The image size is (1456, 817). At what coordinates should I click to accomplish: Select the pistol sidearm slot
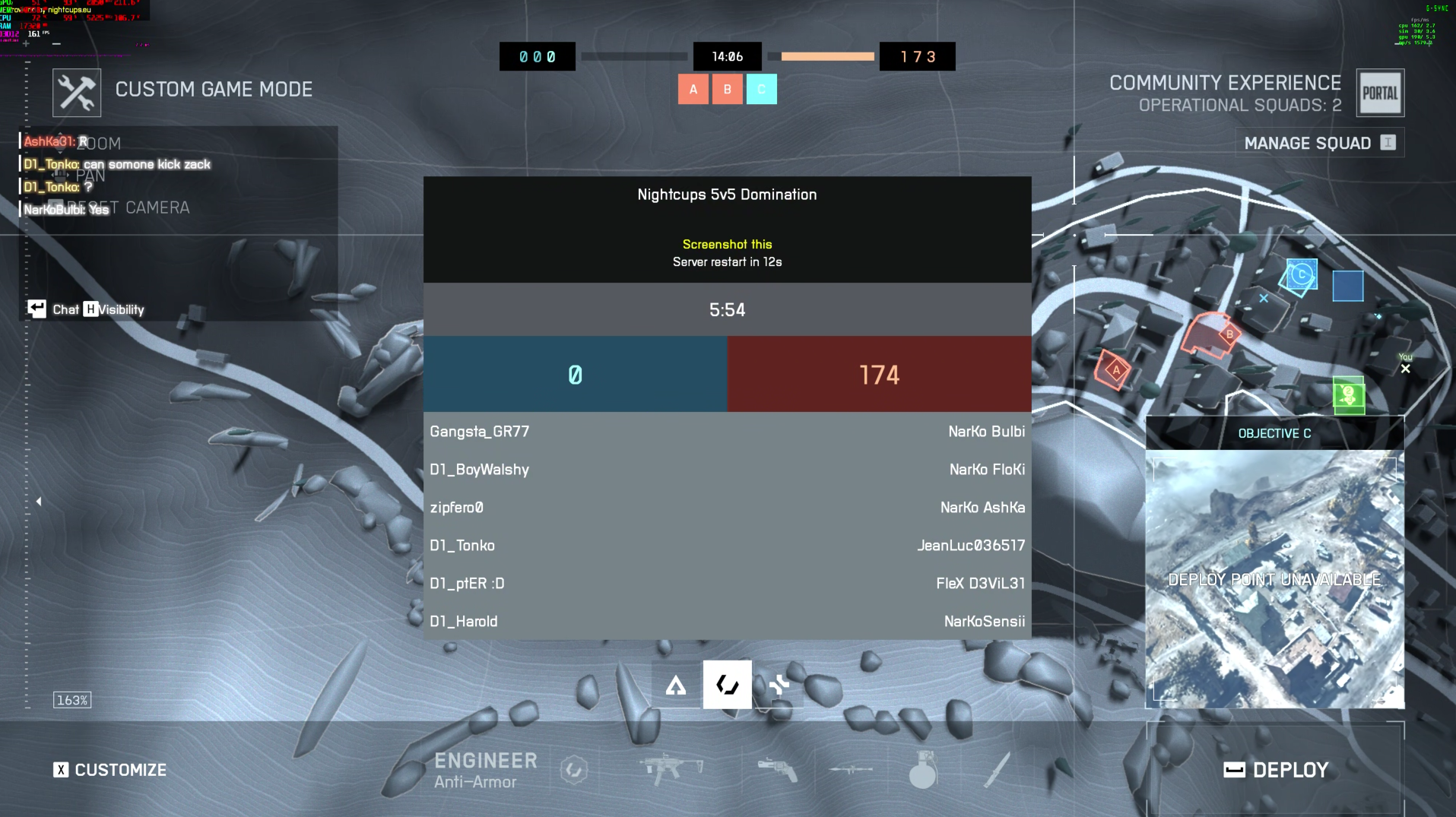[x=777, y=769]
